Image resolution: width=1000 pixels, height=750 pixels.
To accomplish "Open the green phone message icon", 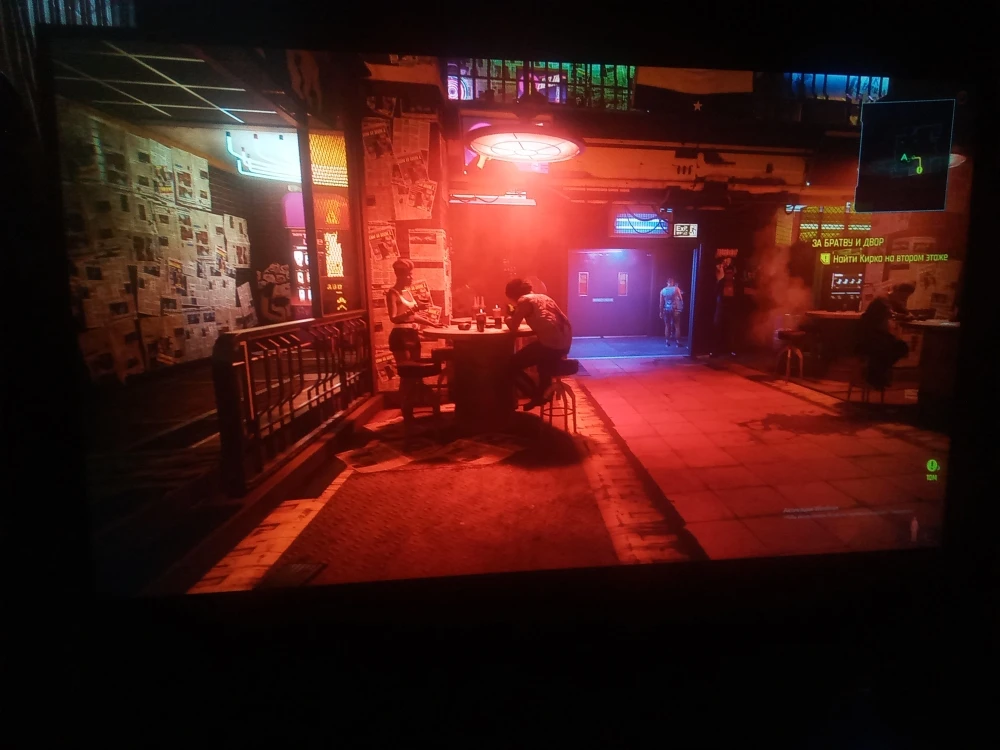I will pos(932,466).
